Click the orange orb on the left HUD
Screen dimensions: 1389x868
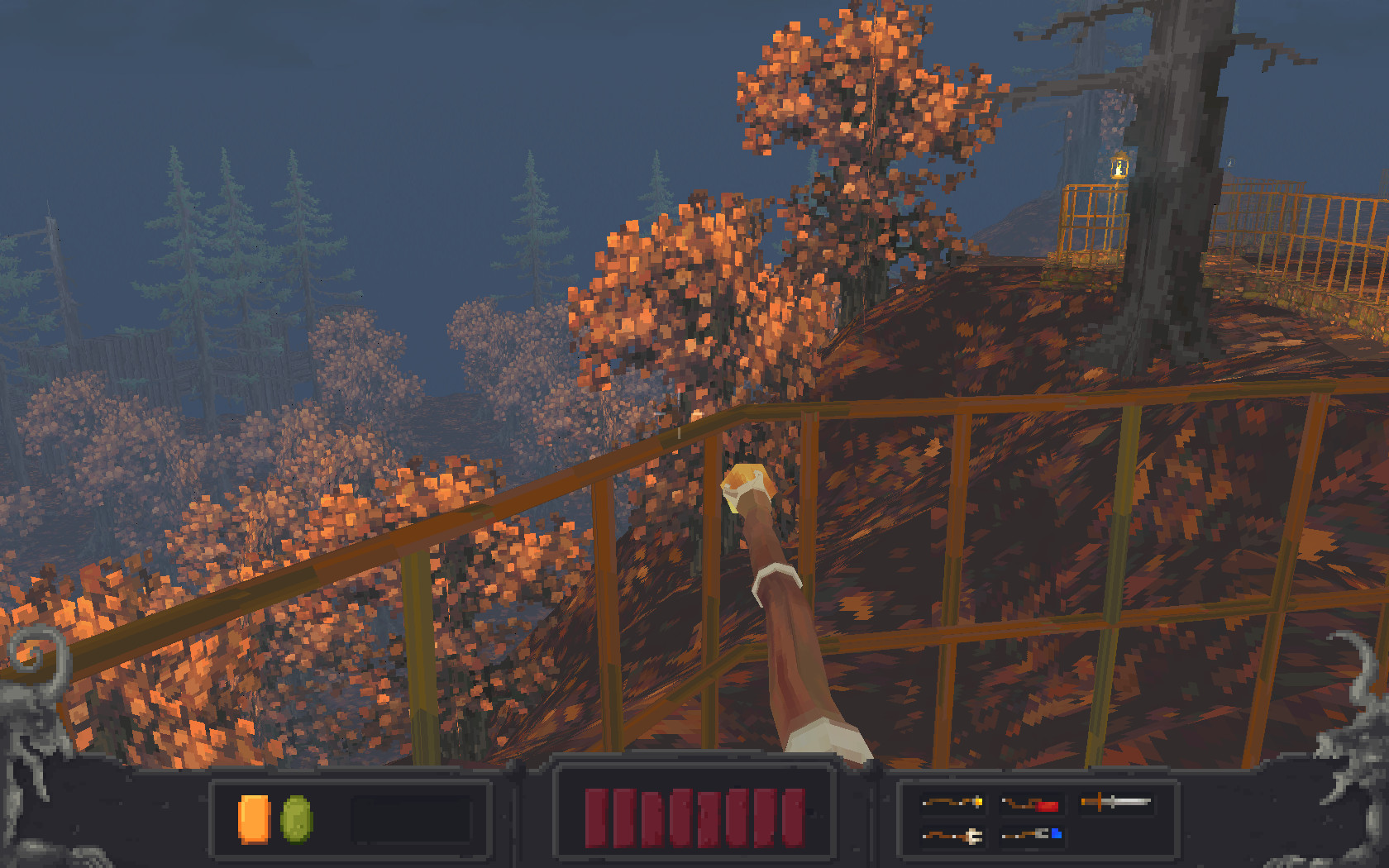(255, 820)
